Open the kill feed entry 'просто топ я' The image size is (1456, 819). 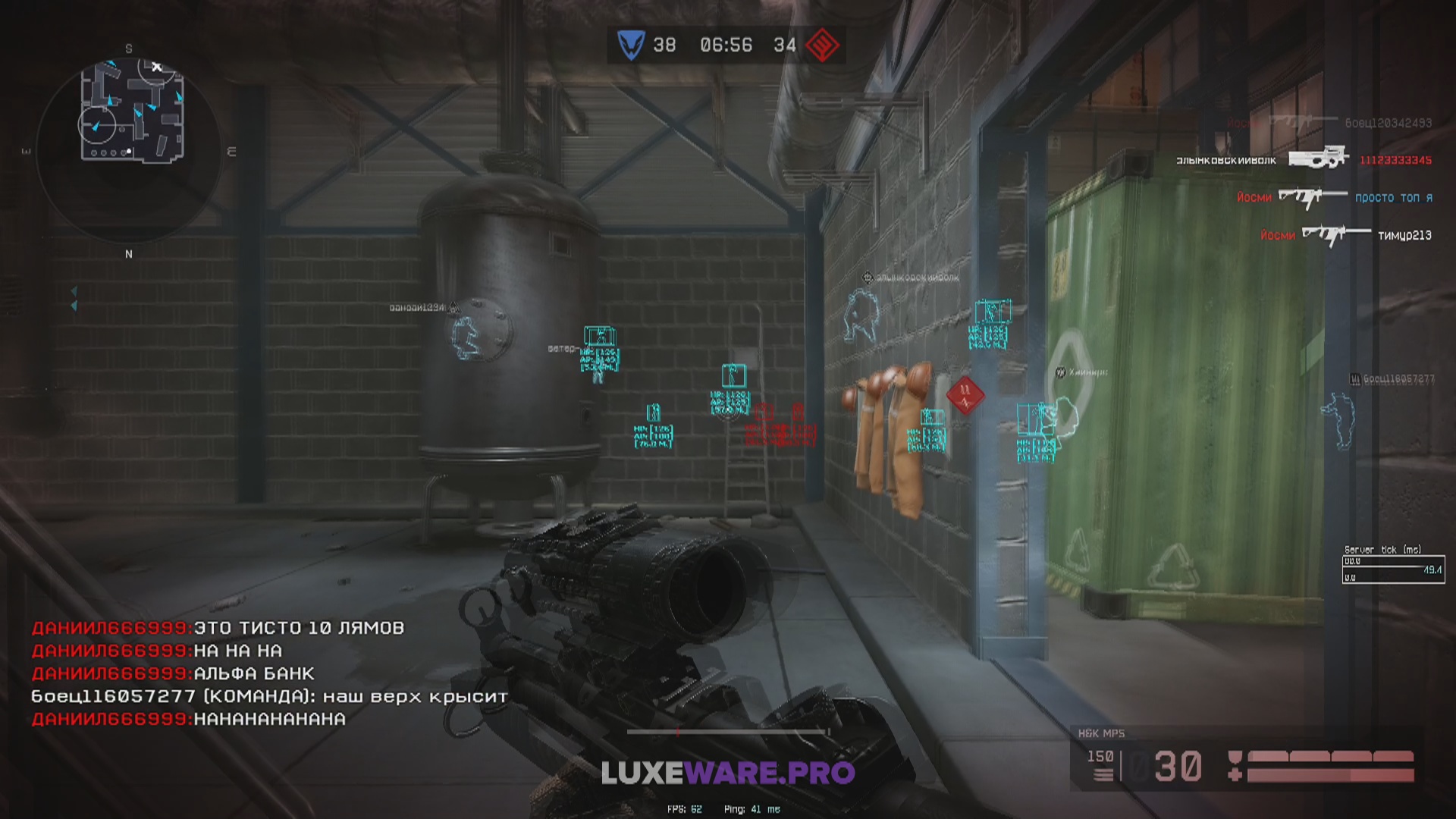pos(1334,198)
